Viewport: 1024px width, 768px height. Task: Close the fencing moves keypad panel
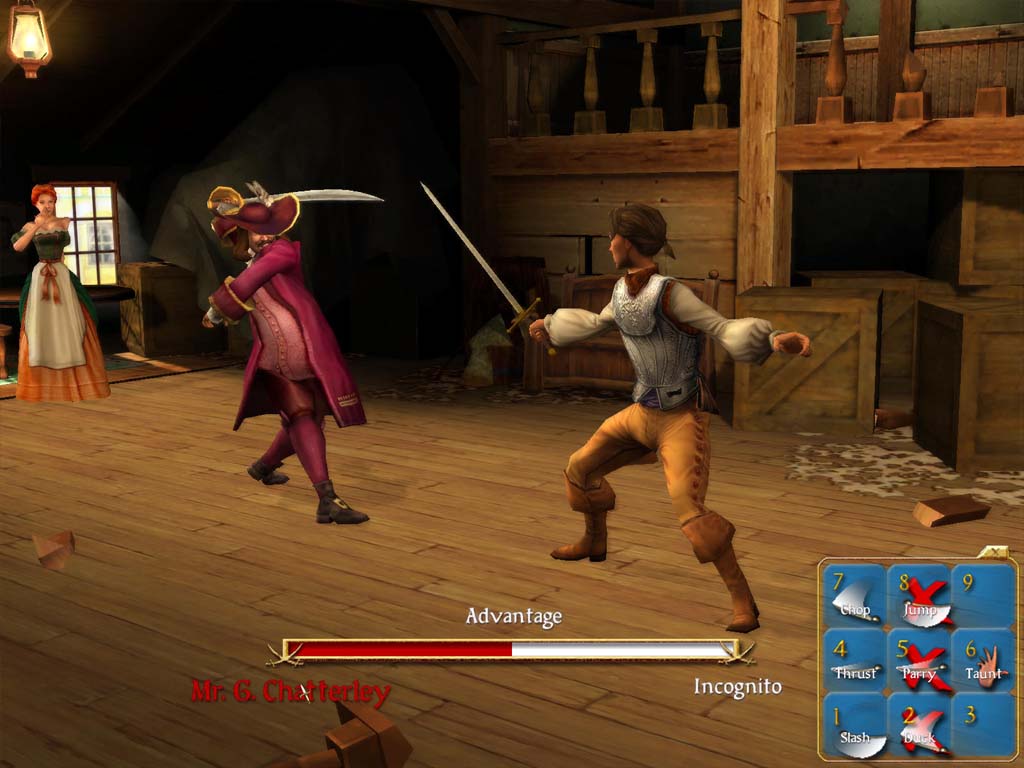tap(995, 551)
